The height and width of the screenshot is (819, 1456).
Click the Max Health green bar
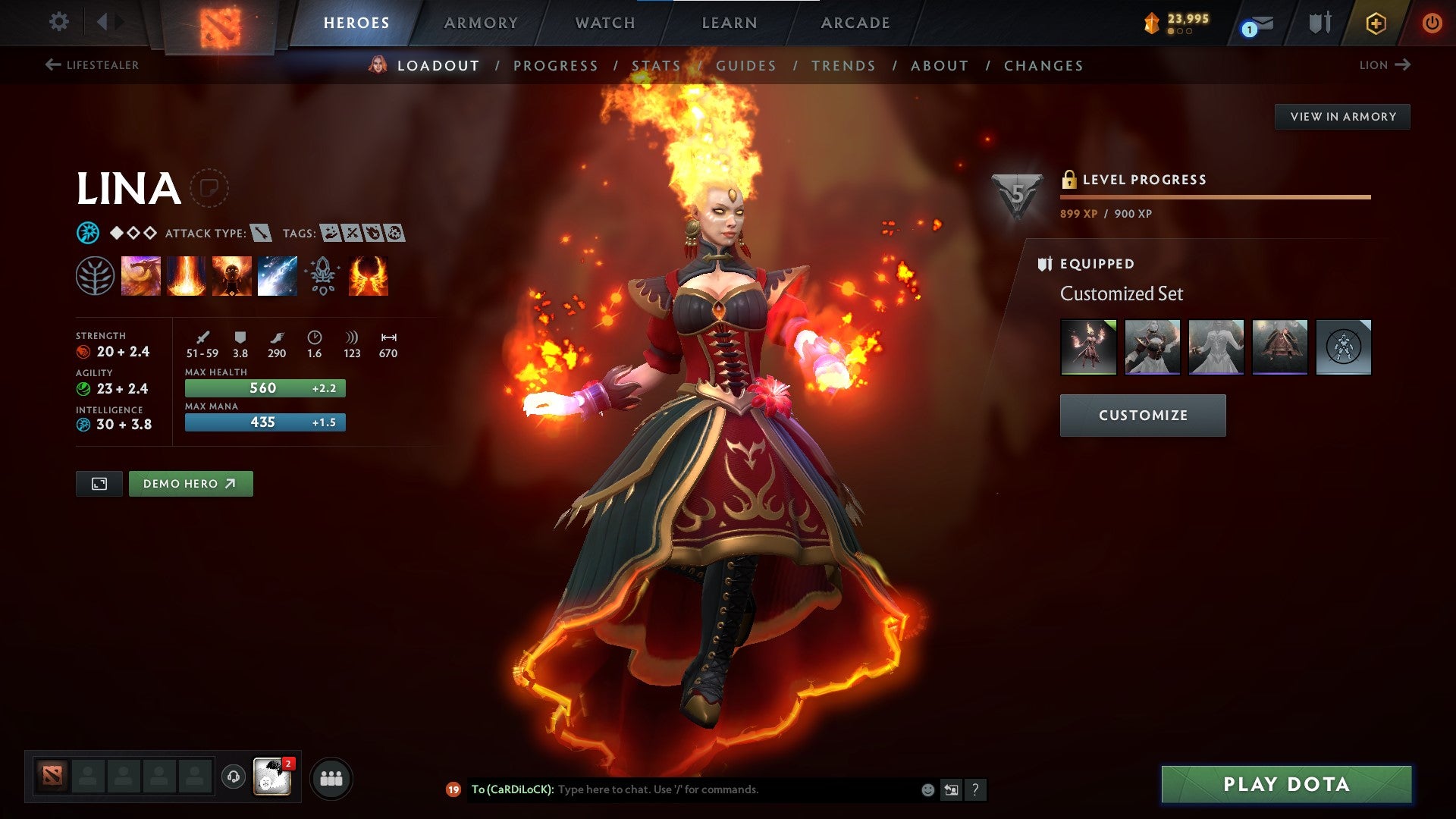[x=264, y=388]
